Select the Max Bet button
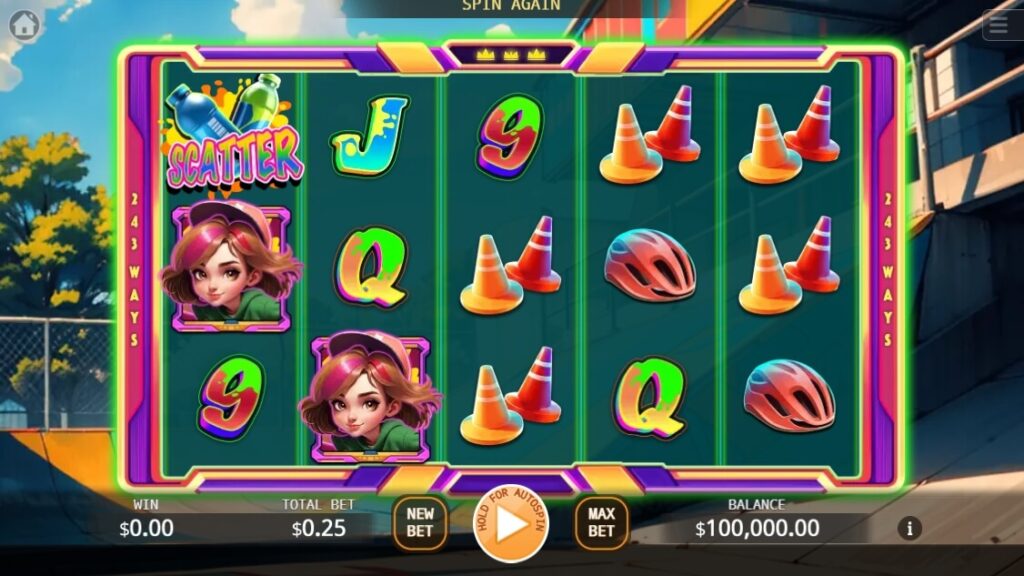Image resolution: width=1024 pixels, height=576 pixels. point(601,523)
